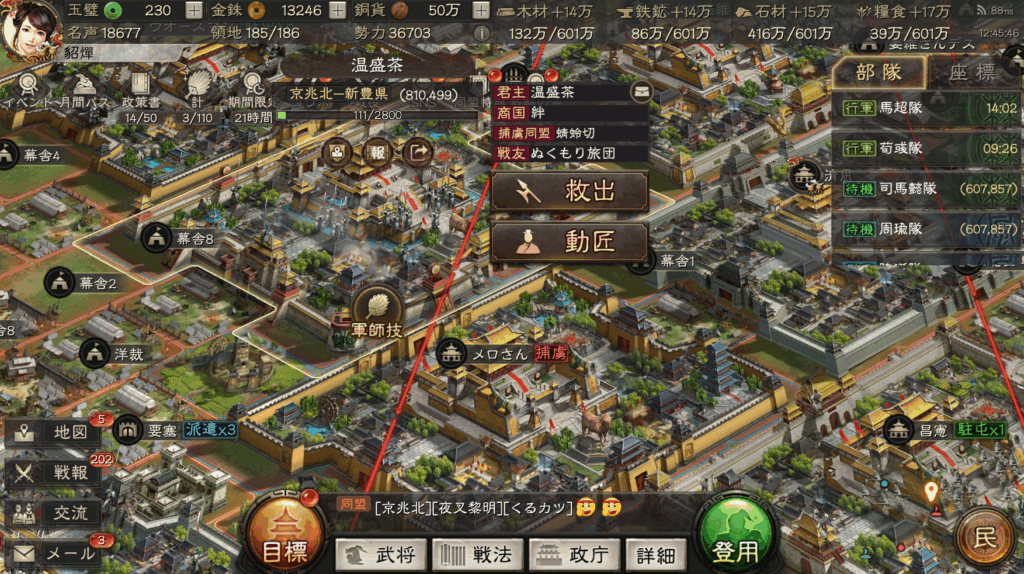Switch to the 座標 coordinates tab
Image resolution: width=1024 pixels, height=574 pixels.
coord(971,72)
